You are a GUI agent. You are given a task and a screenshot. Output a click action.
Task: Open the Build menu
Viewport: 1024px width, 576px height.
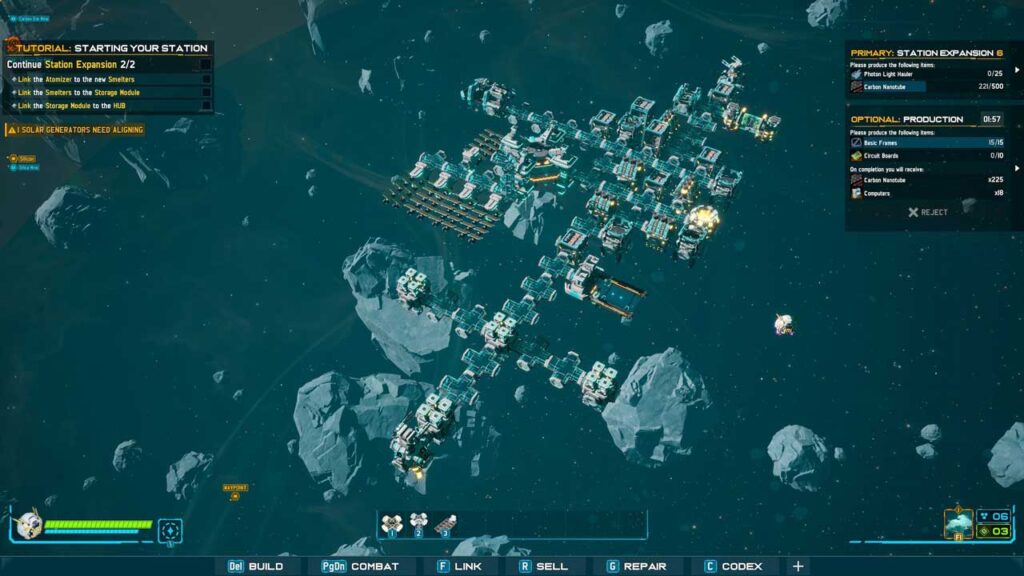click(256, 566)
